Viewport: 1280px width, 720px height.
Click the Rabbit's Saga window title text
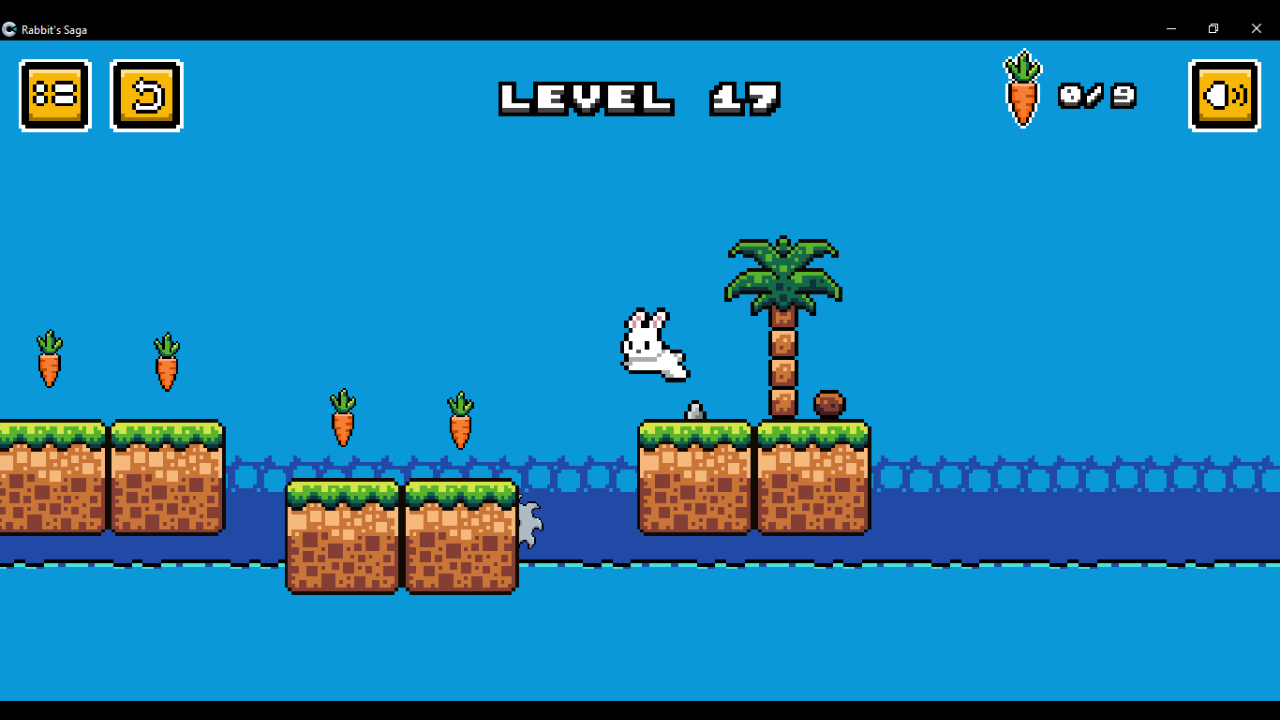55,29
